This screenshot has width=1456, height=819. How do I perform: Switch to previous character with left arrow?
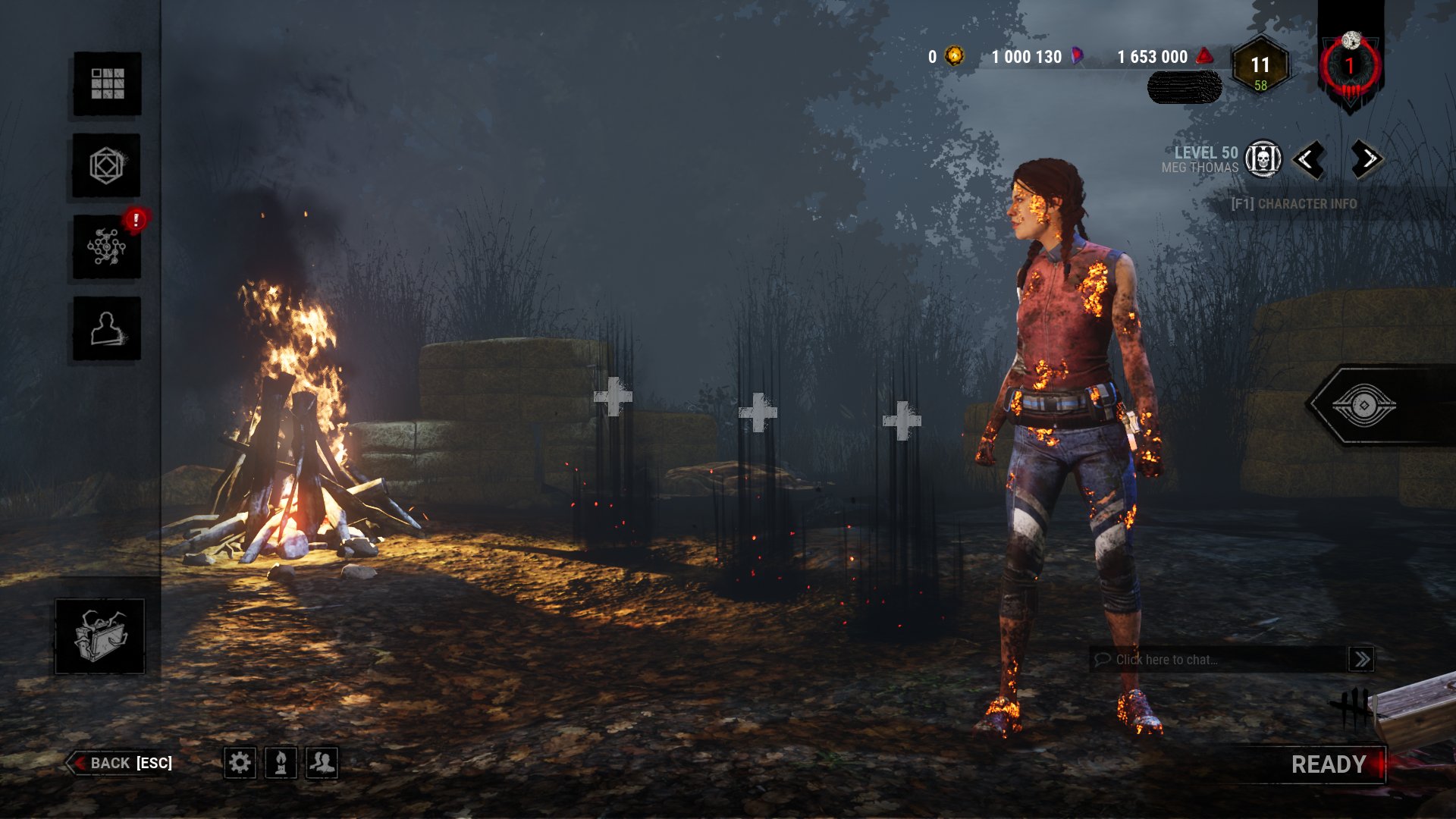point(1310,159)
